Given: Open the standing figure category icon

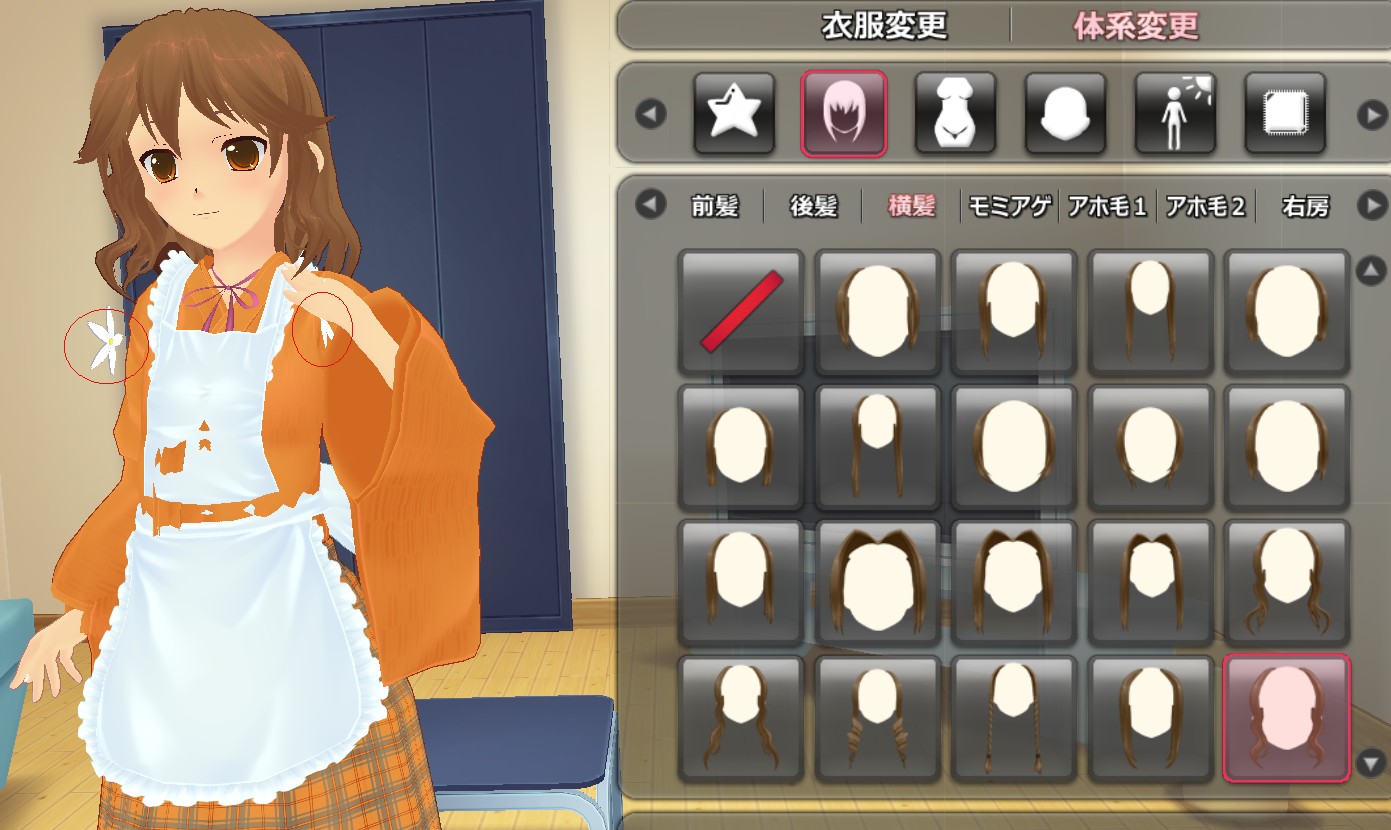Looking at the screenshot, I should coord(1175,114).
